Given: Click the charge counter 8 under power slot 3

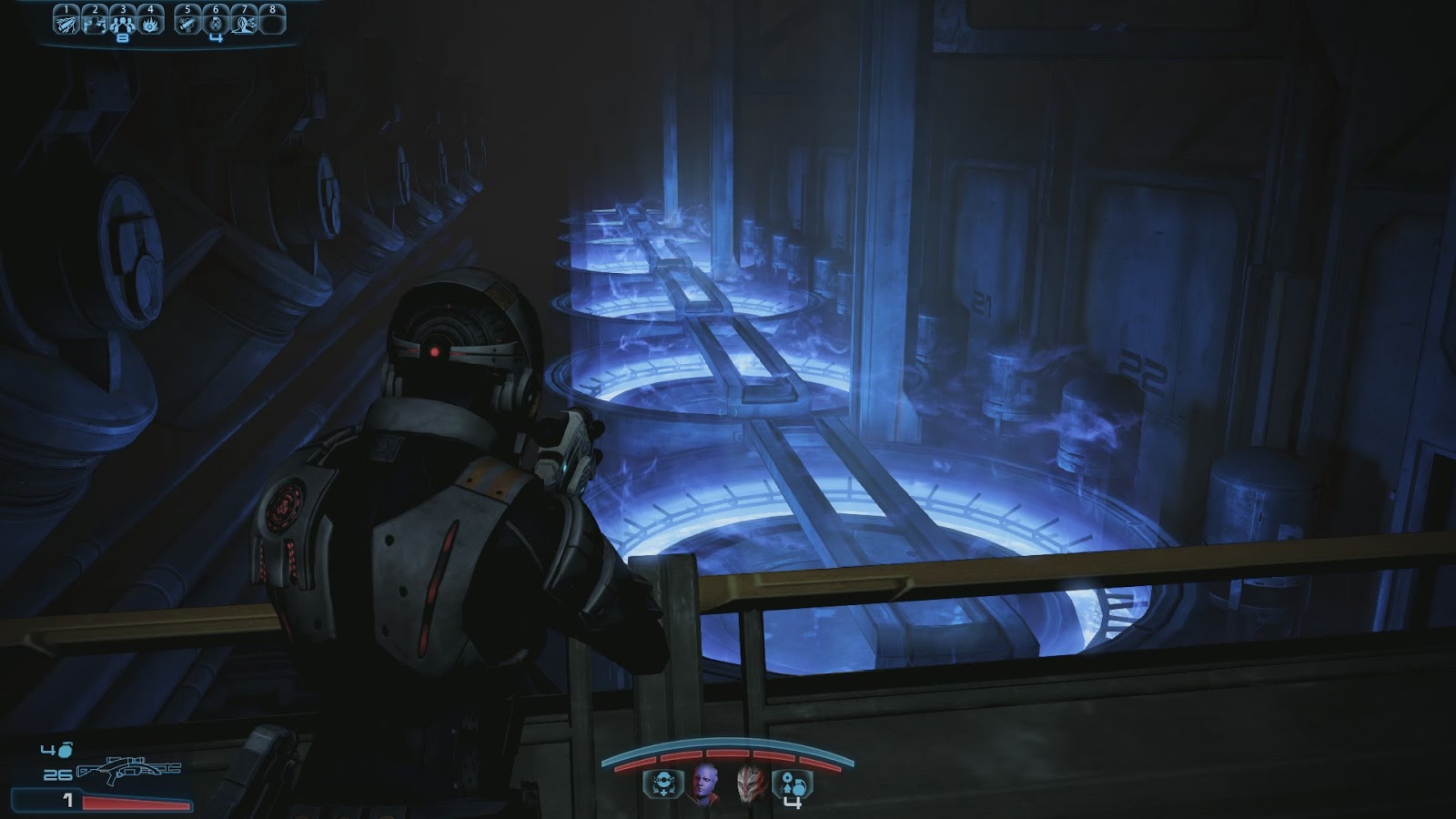Looking at the screenshot, I should click(124, 38).
